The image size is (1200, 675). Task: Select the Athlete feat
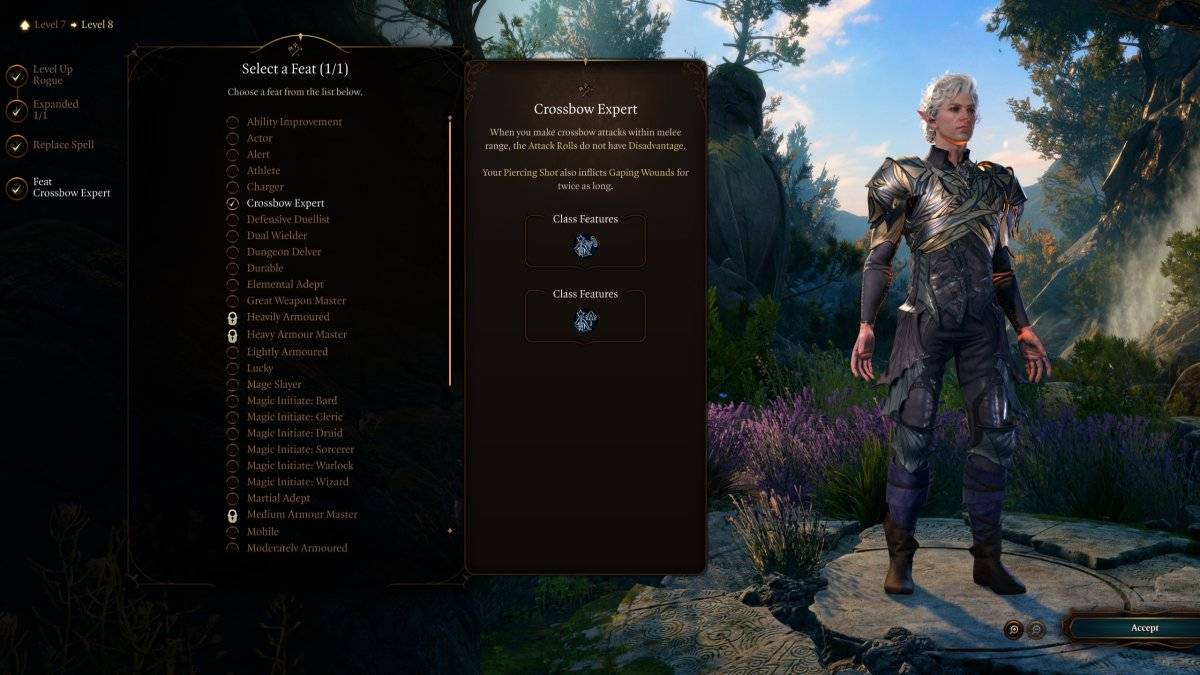click(x=263, y=171)
